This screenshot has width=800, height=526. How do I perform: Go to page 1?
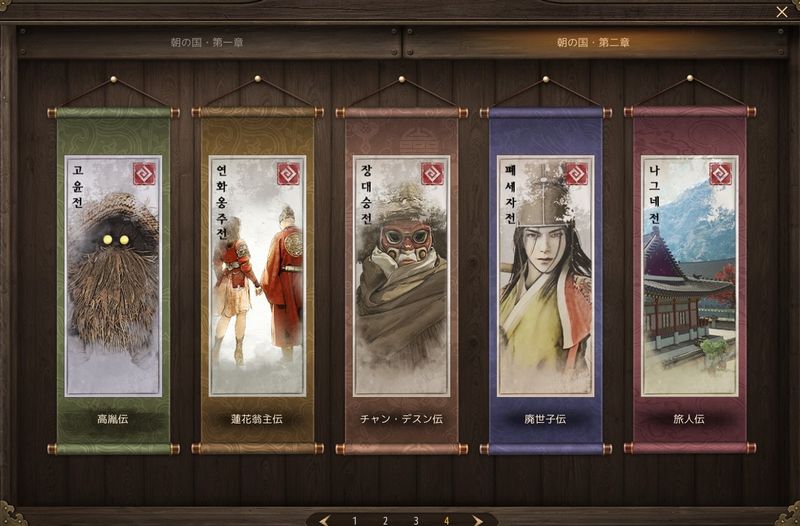pos(354,520)
